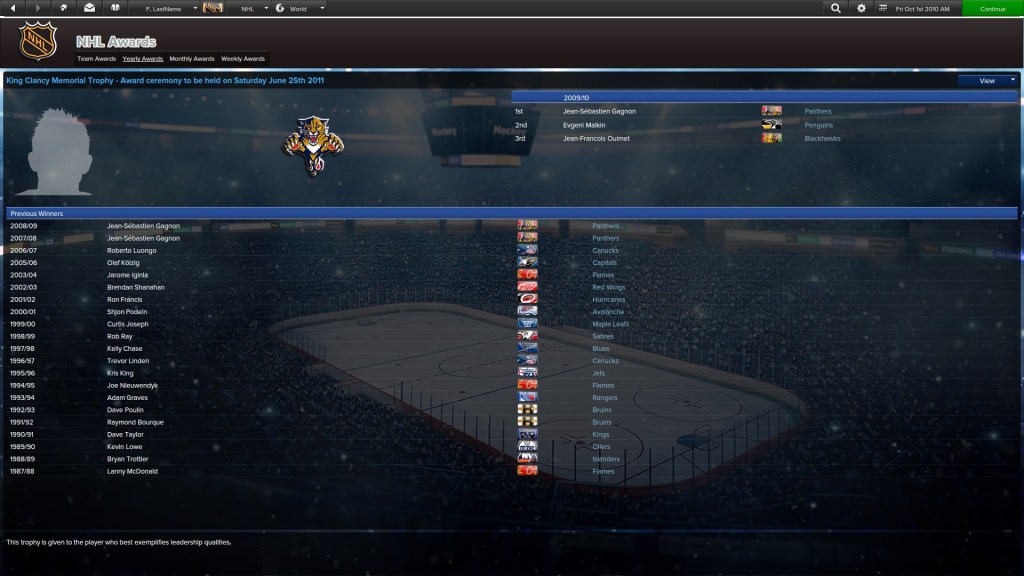Choose Jarome Iginla from previous winners

(x=129, y=275)
